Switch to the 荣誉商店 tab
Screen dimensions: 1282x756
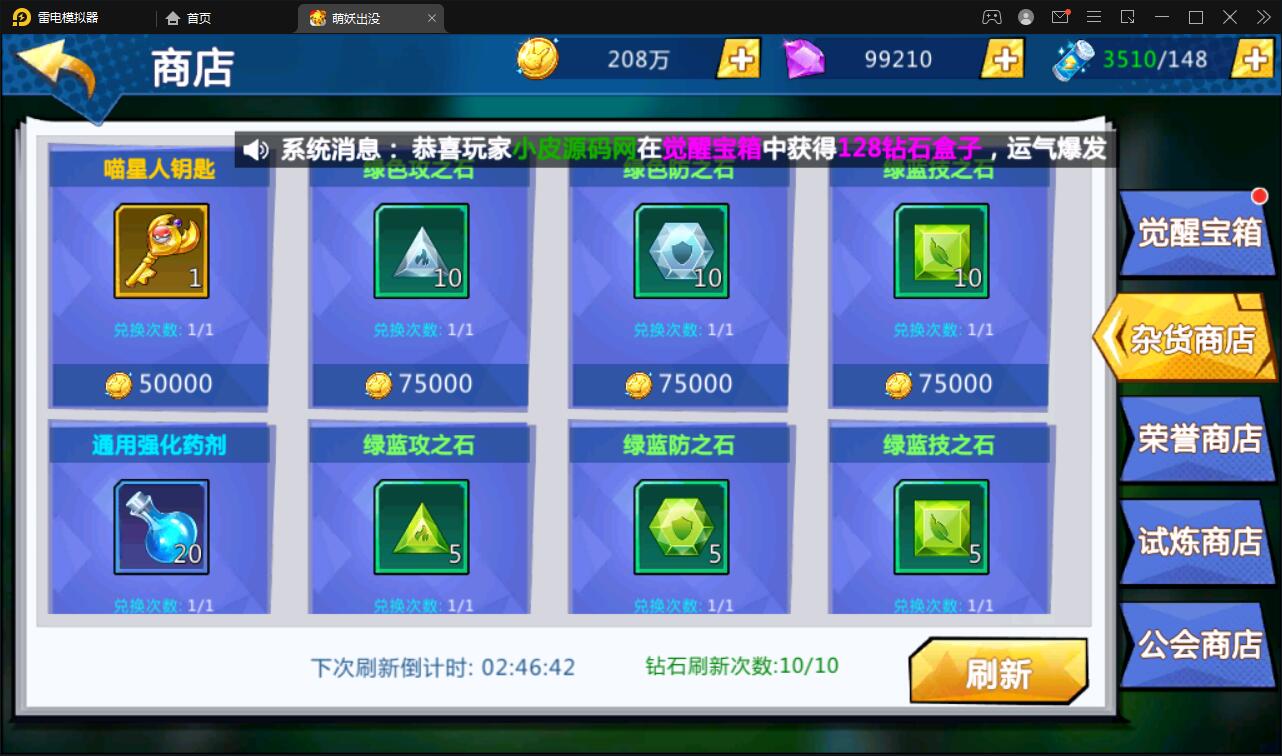click(1197, 438)
